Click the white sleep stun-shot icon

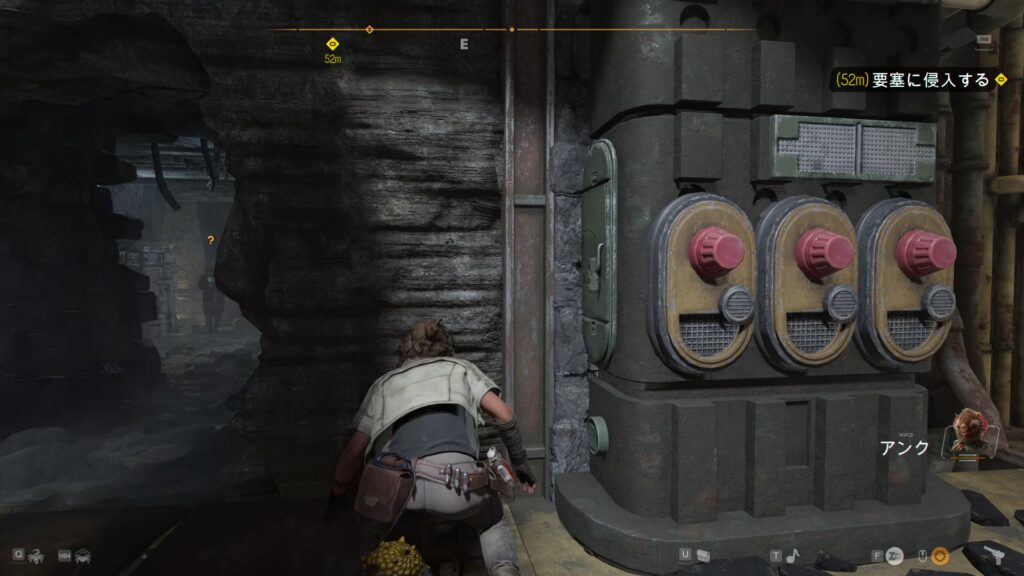[x=895, y=554]
